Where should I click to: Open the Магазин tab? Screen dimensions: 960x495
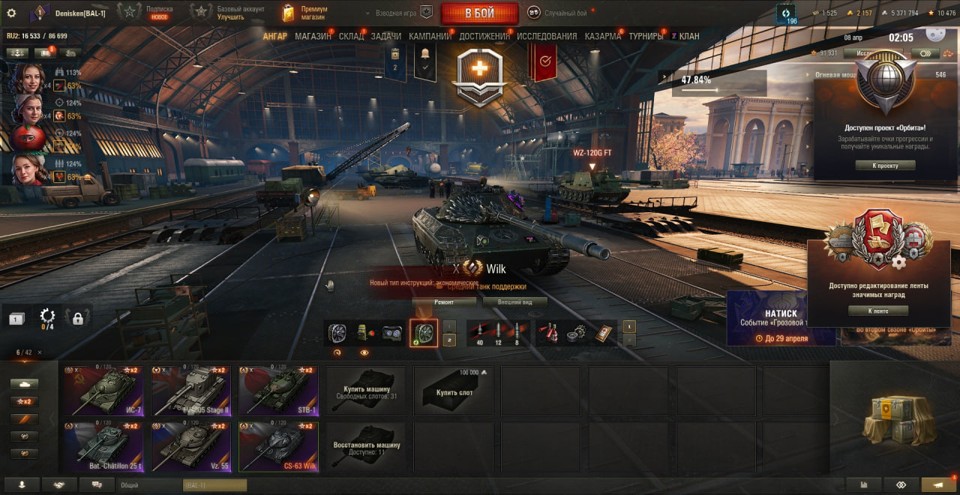click(x=312, y=36)
